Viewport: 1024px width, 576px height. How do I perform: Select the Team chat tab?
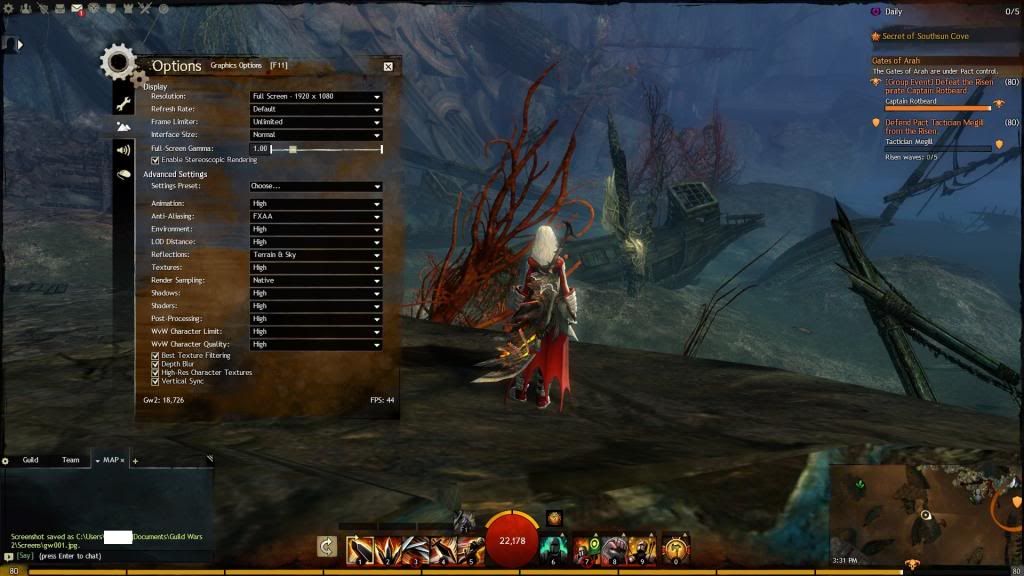tap(70, 460)
